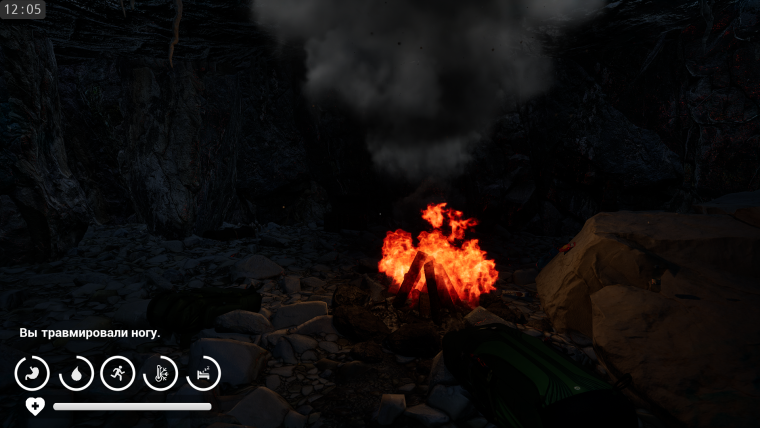Click the heart health icon

click(x=35, y=406)
